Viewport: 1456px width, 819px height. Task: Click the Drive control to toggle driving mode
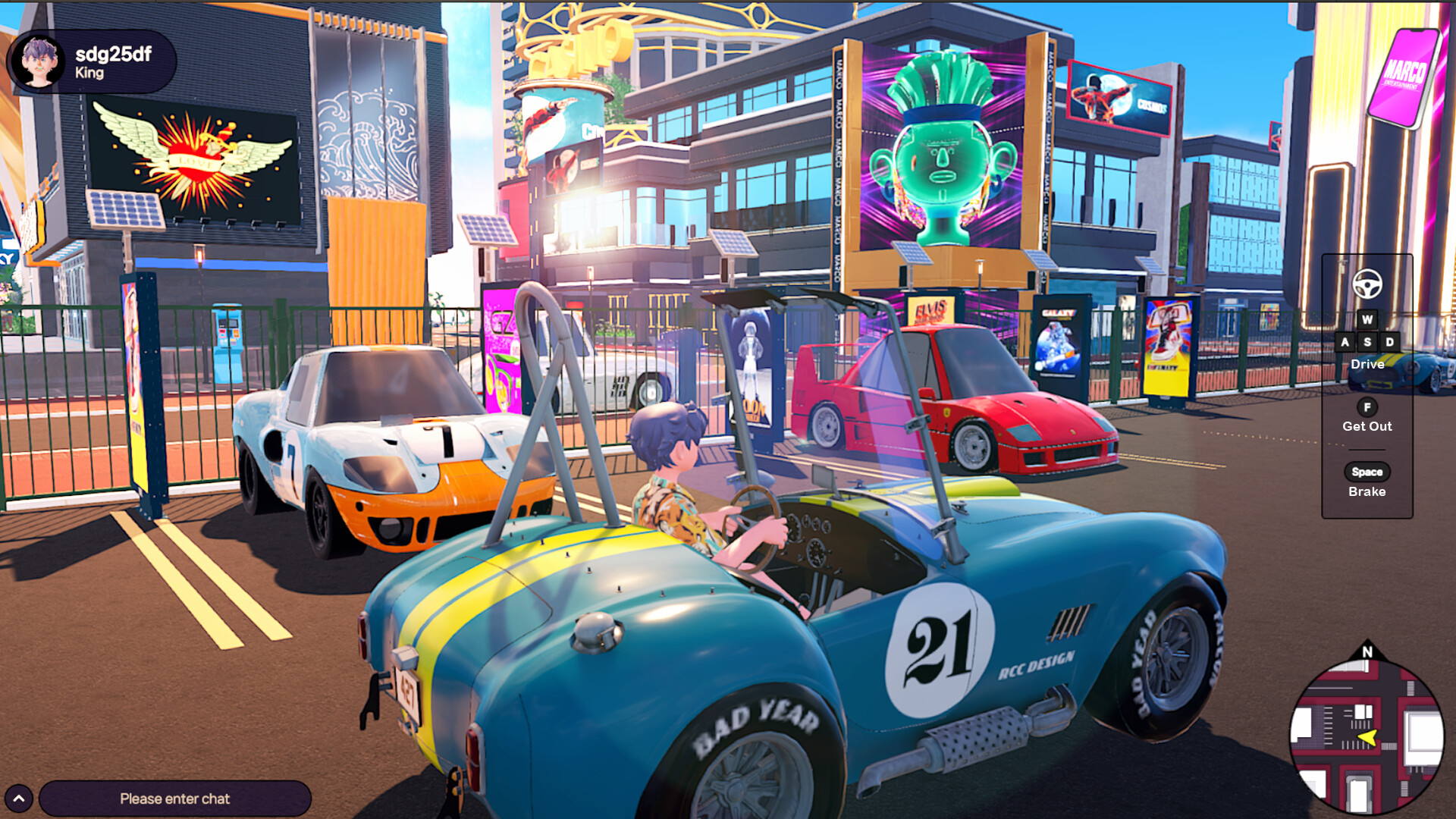pyautogui.click(x=1367, y=365)
